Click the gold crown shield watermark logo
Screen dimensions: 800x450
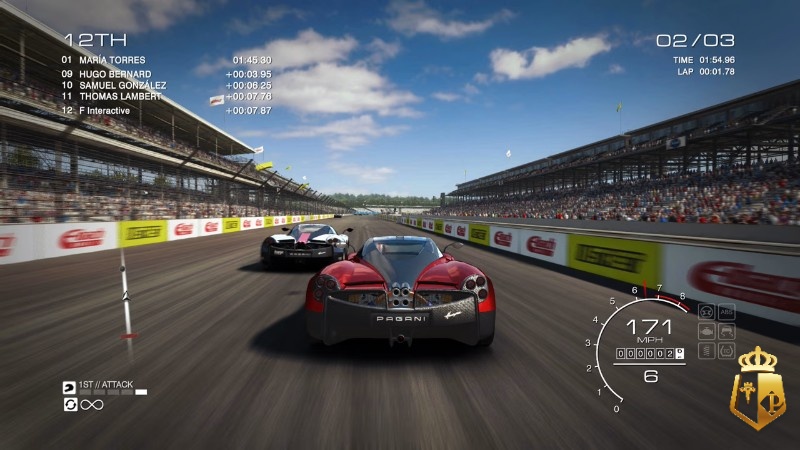tap(759, 390)
